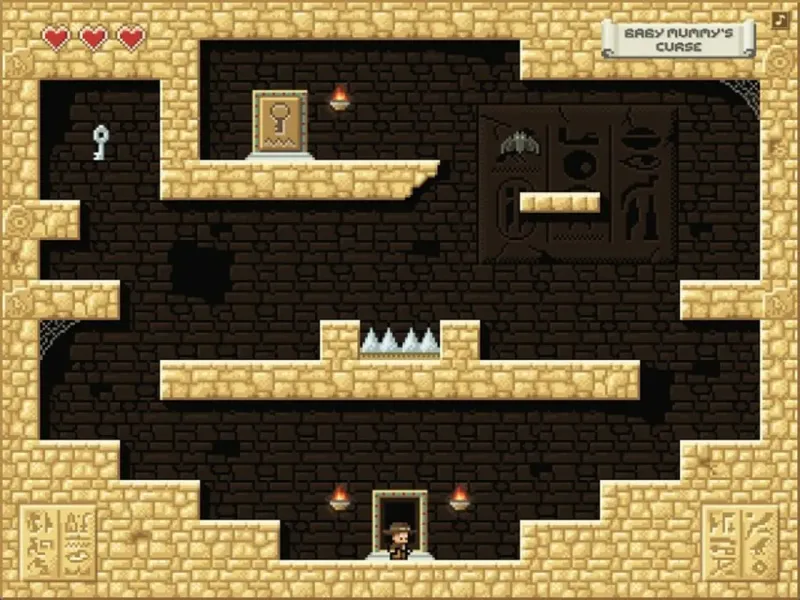
Task: Click the Baby Mummy's Curse title scroll
Action: click(x=678, y=40)
